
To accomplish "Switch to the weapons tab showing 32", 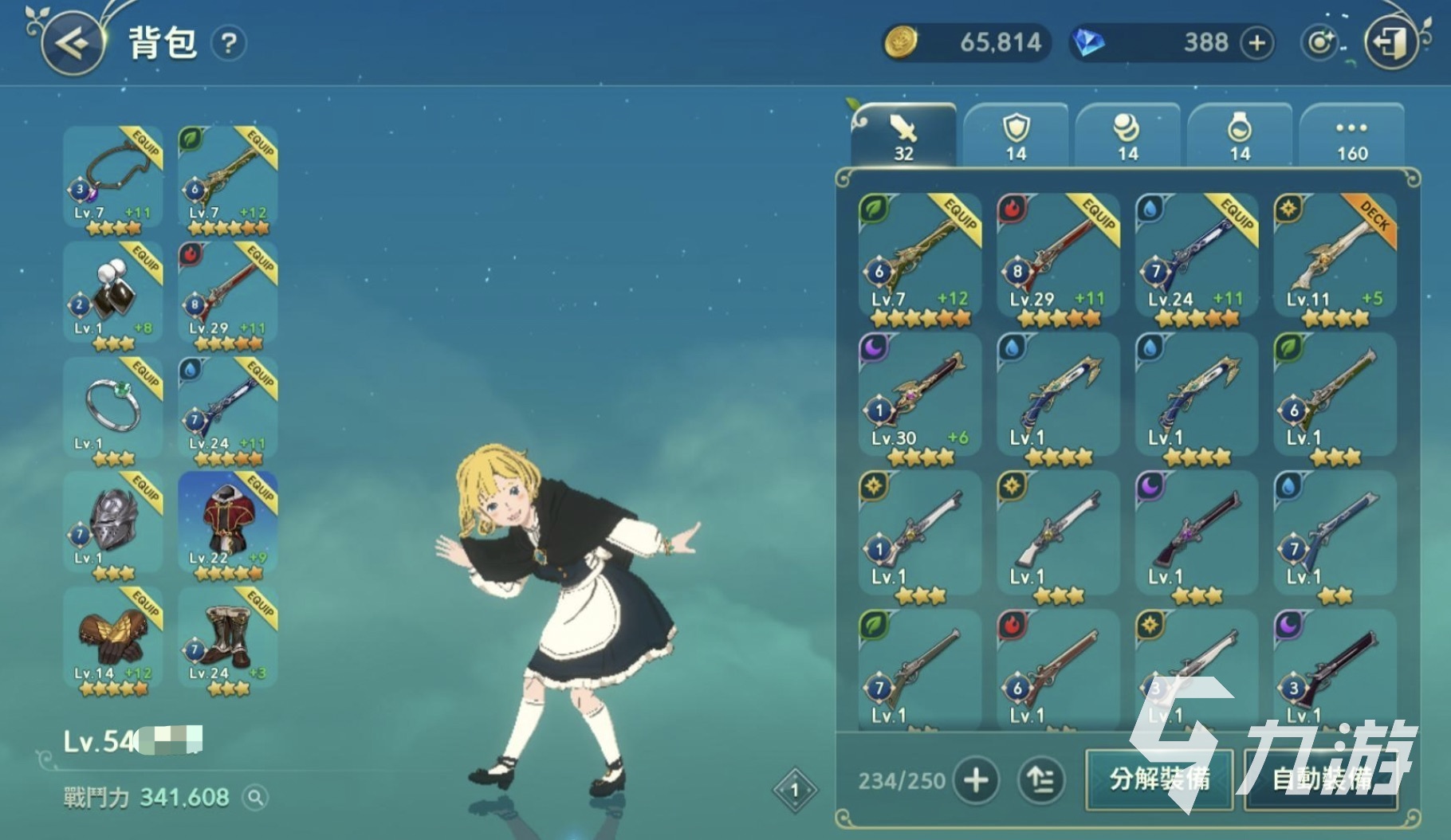I will click(903, 135).
